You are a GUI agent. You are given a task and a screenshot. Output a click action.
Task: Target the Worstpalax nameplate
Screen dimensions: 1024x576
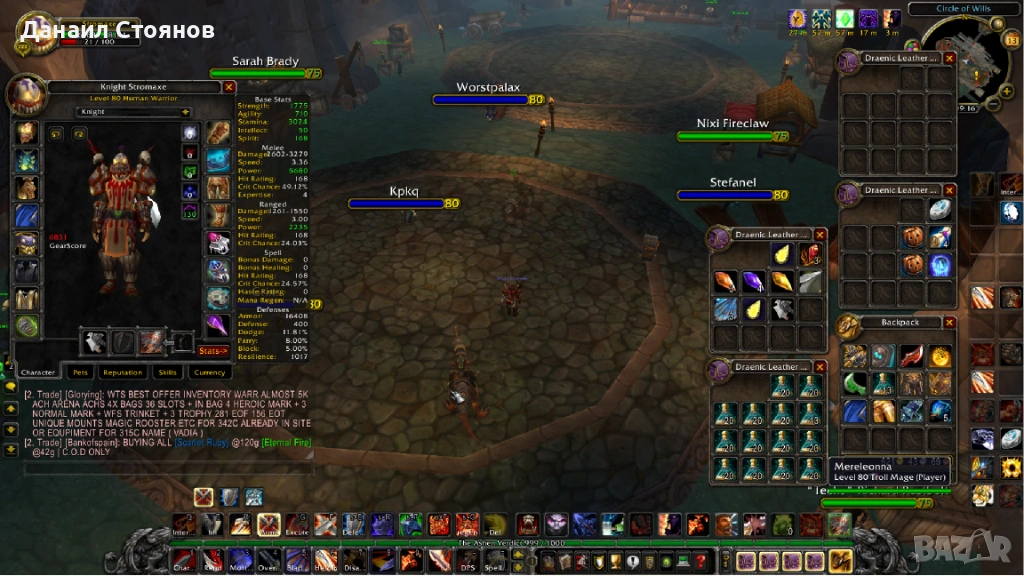(x=488, y=100)
